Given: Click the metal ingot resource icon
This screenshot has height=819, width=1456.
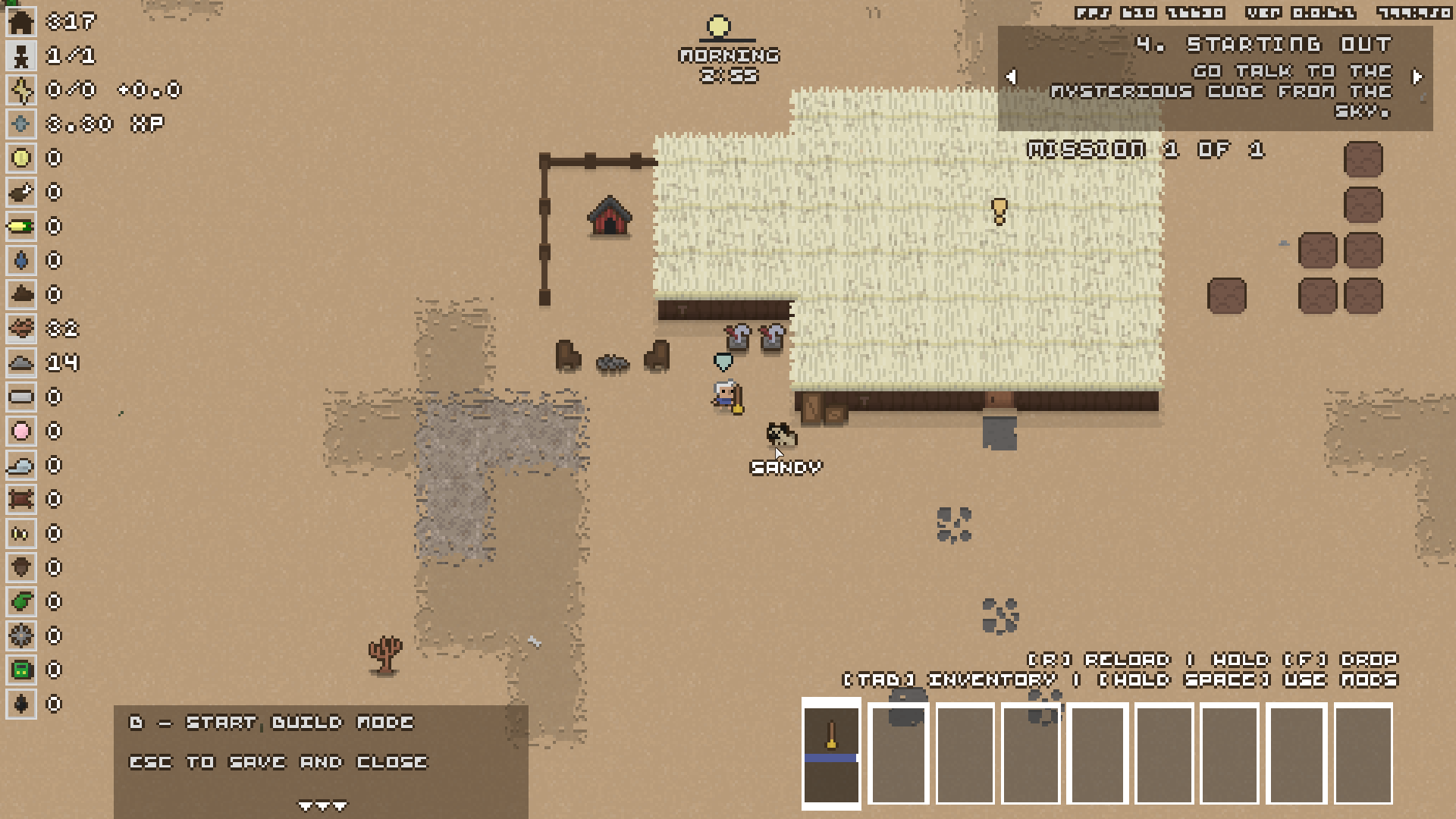Looking at the screenshot, I should tap(21, 397).
